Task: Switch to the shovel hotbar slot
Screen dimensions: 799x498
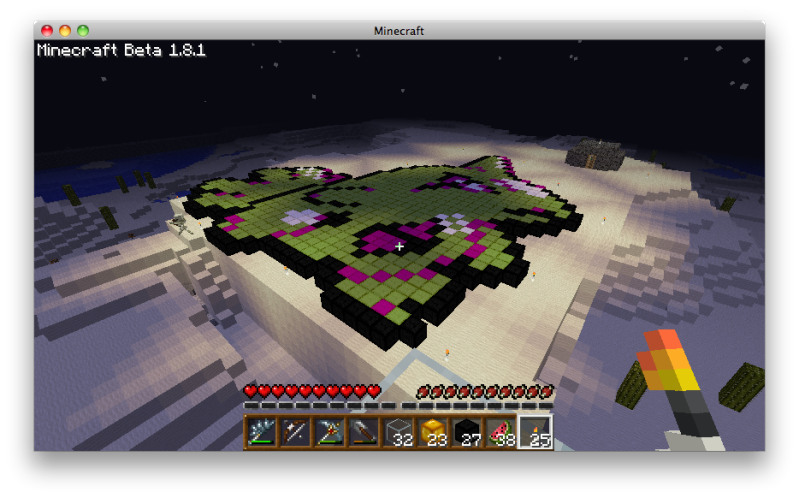Action: (x=364, y=433)
